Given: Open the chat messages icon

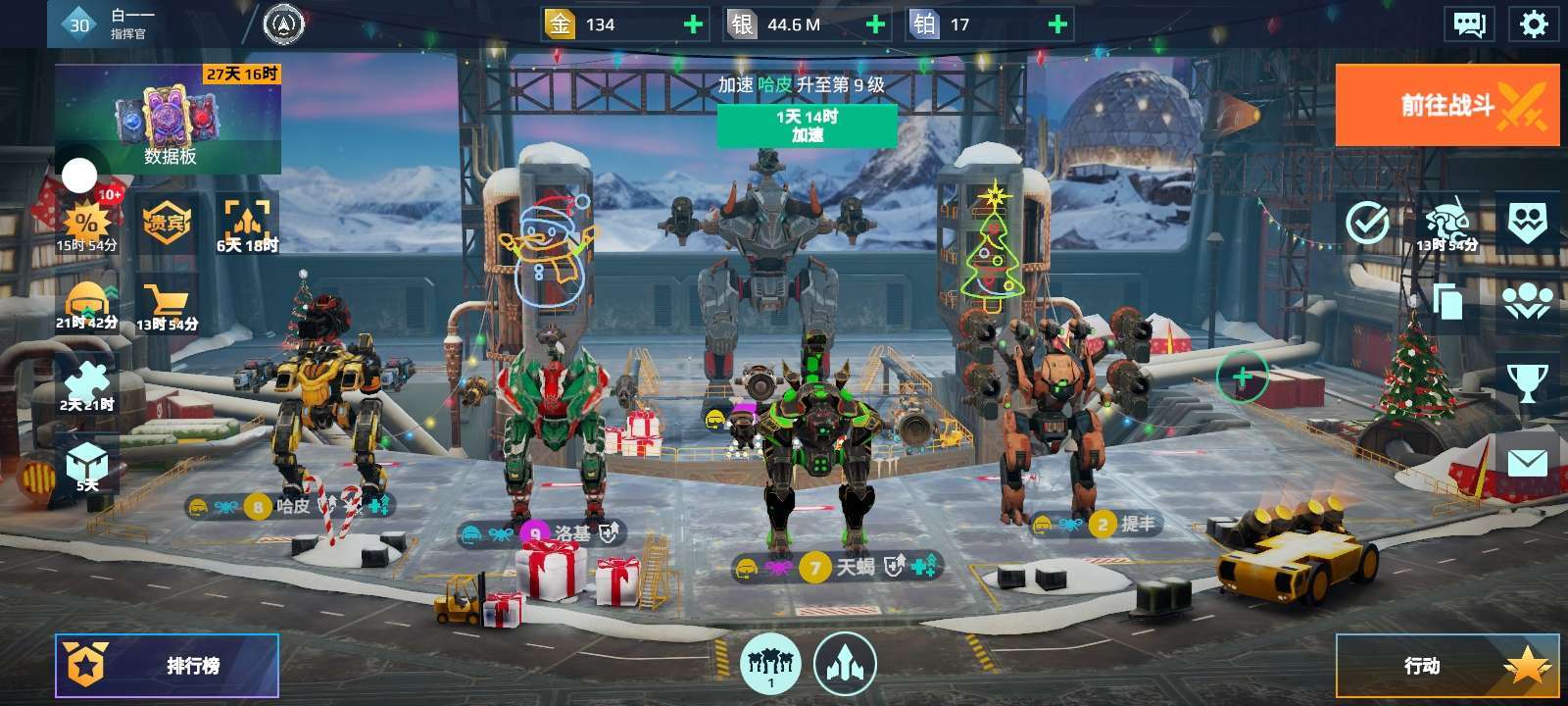Looking at the screenshot, I should click(x=1469, y=24).
